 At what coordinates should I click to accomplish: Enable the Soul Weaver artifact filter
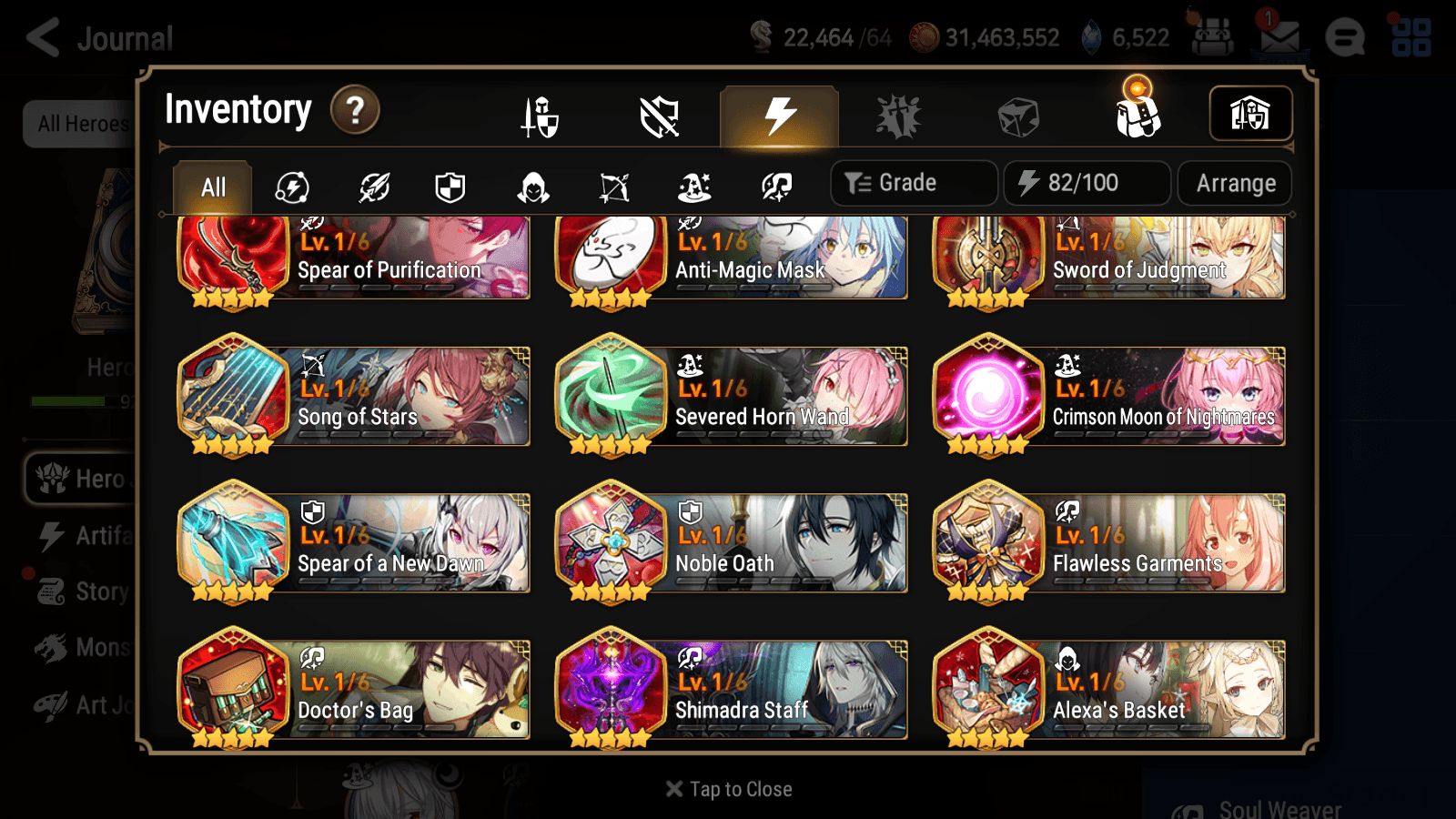[774, 187]
